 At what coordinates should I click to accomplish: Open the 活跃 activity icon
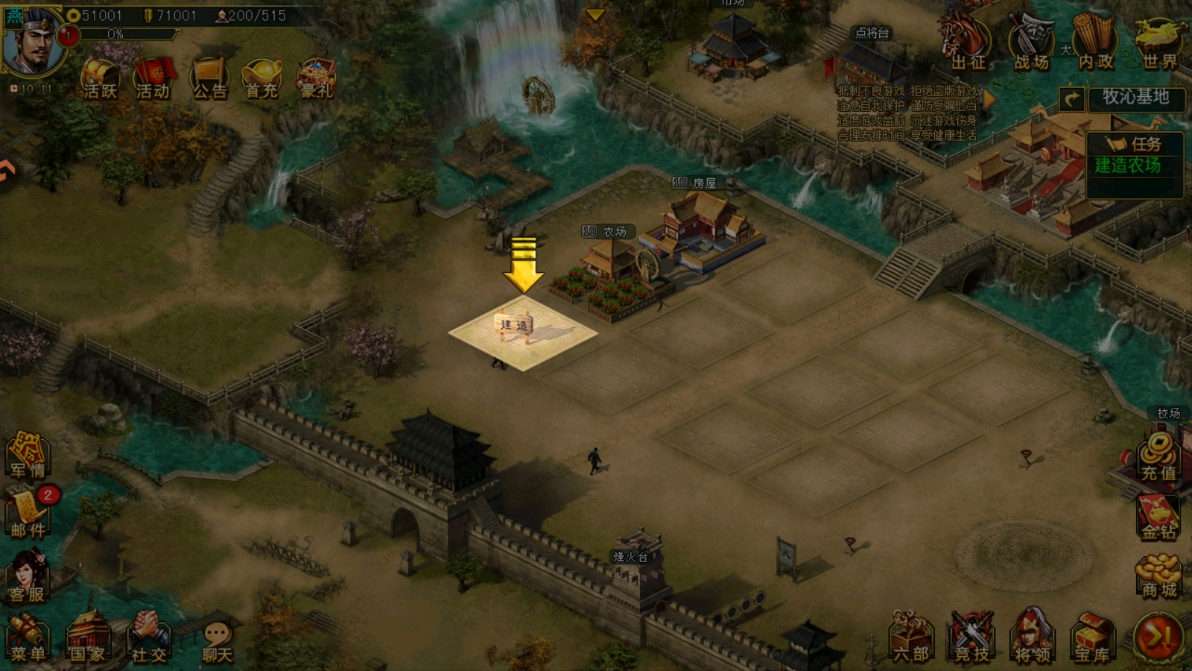click(99, 78)
